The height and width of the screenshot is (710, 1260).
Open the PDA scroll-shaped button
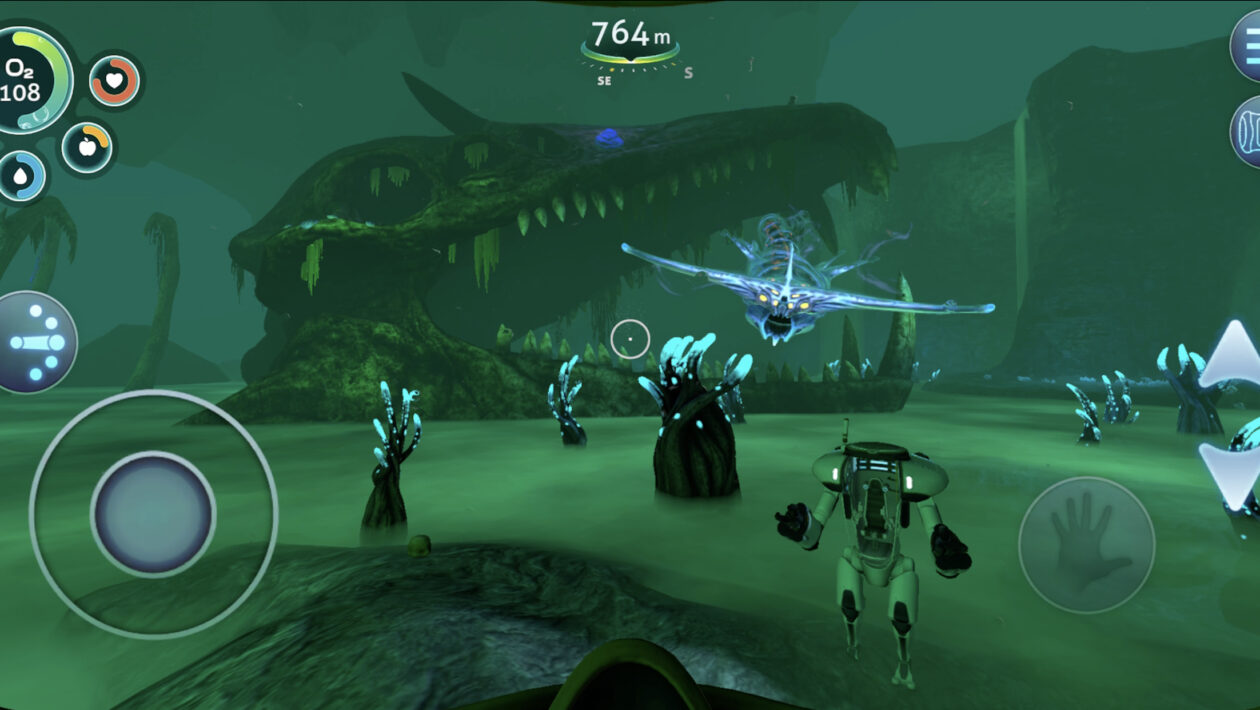pos(1249,131)
